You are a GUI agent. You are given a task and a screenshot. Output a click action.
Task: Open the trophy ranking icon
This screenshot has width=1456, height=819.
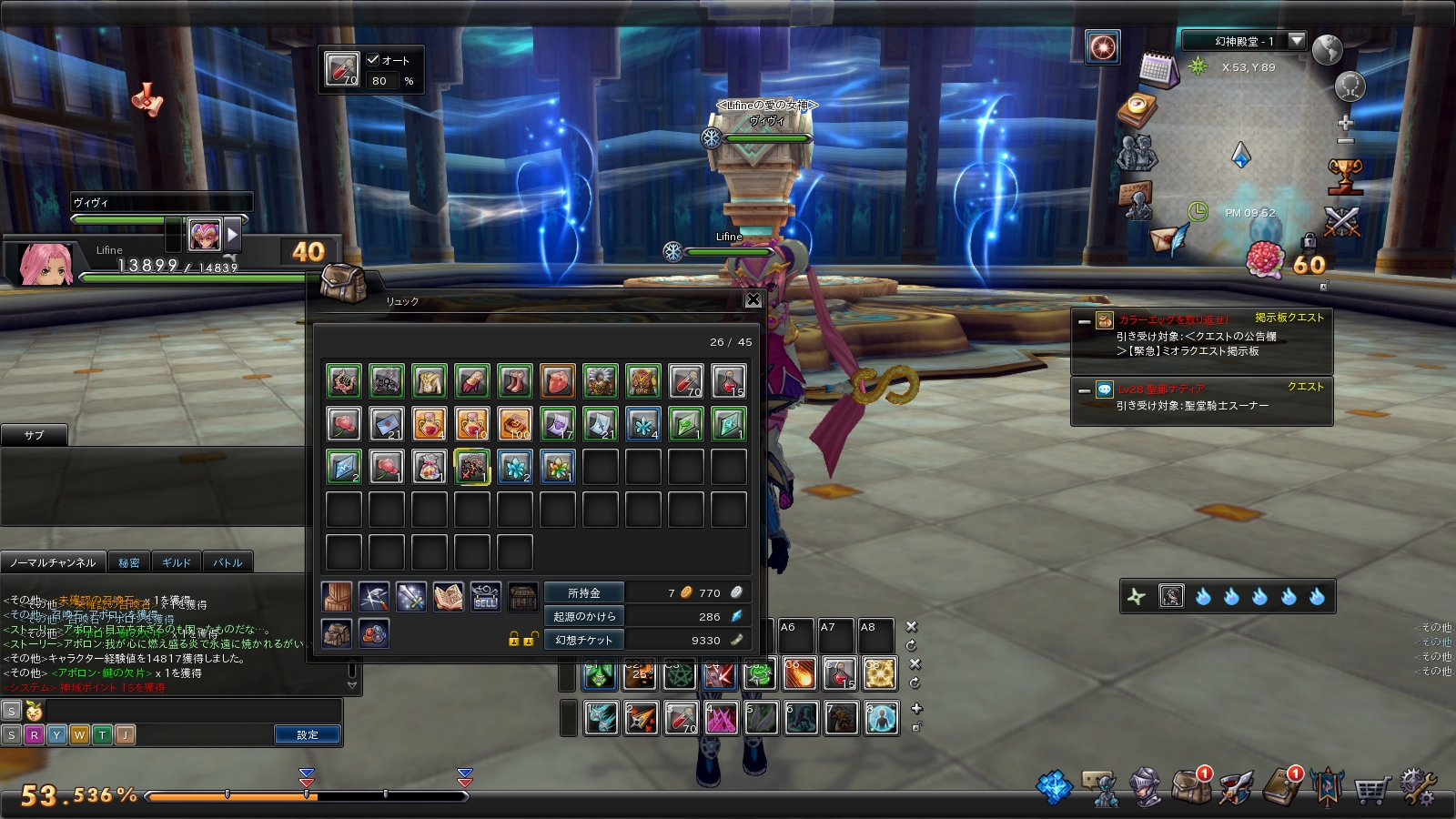click(1345, 176)
